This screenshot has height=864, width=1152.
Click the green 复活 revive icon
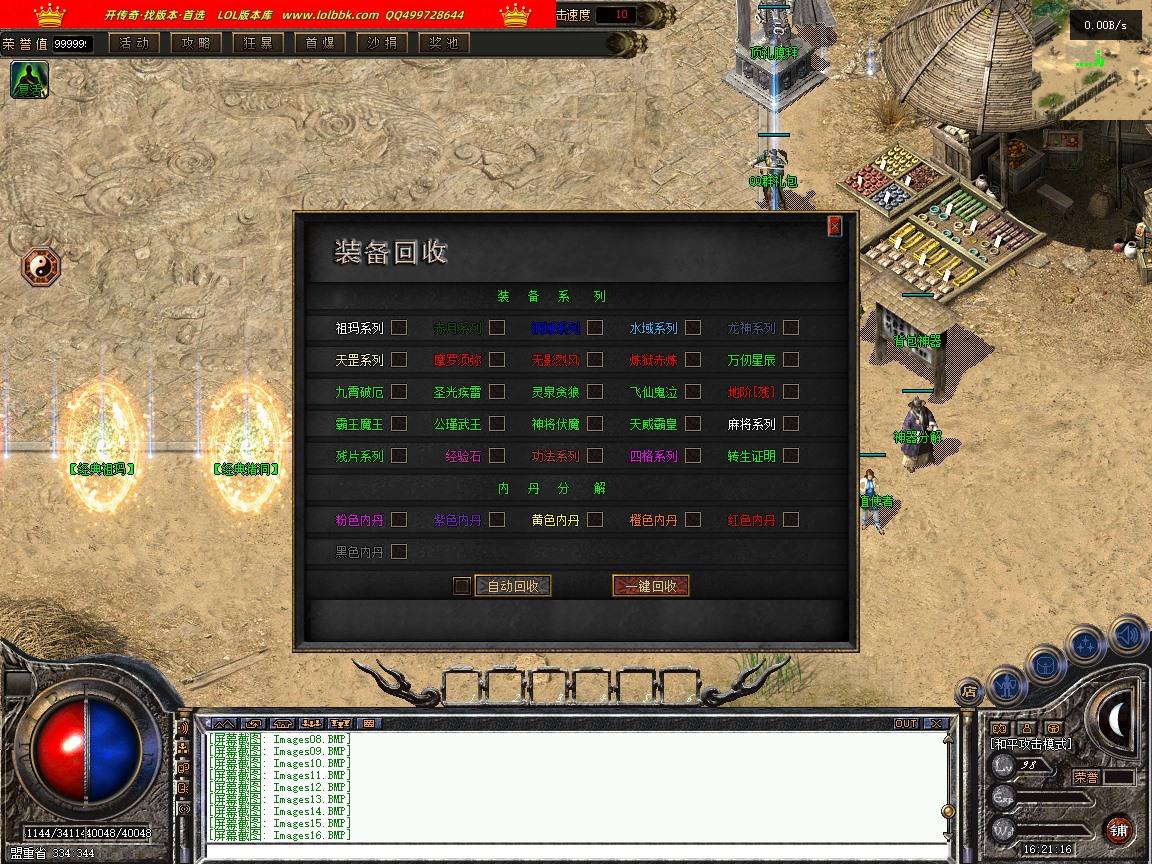29,80
